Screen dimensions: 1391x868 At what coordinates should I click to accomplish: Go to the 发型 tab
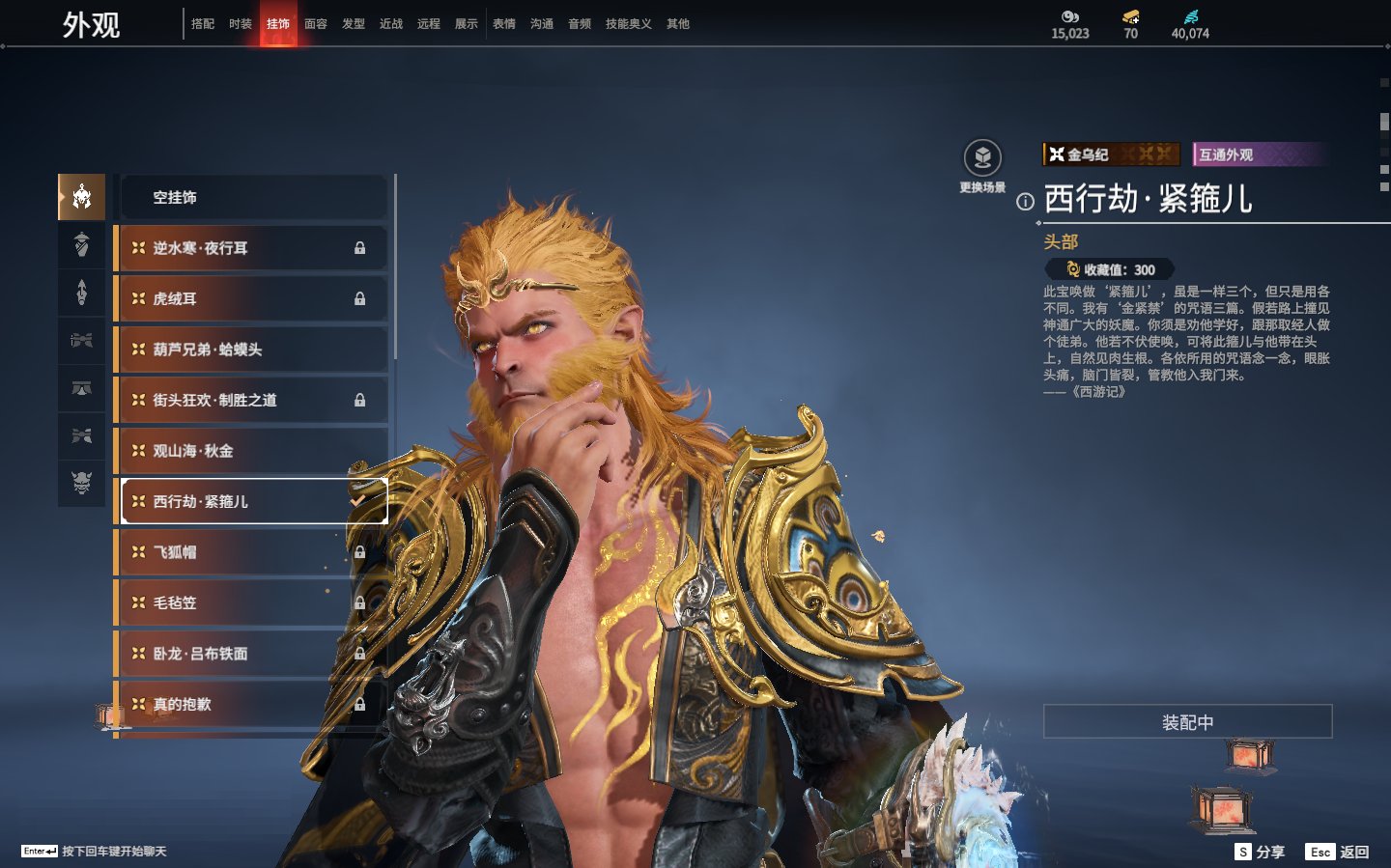(354, 24)
